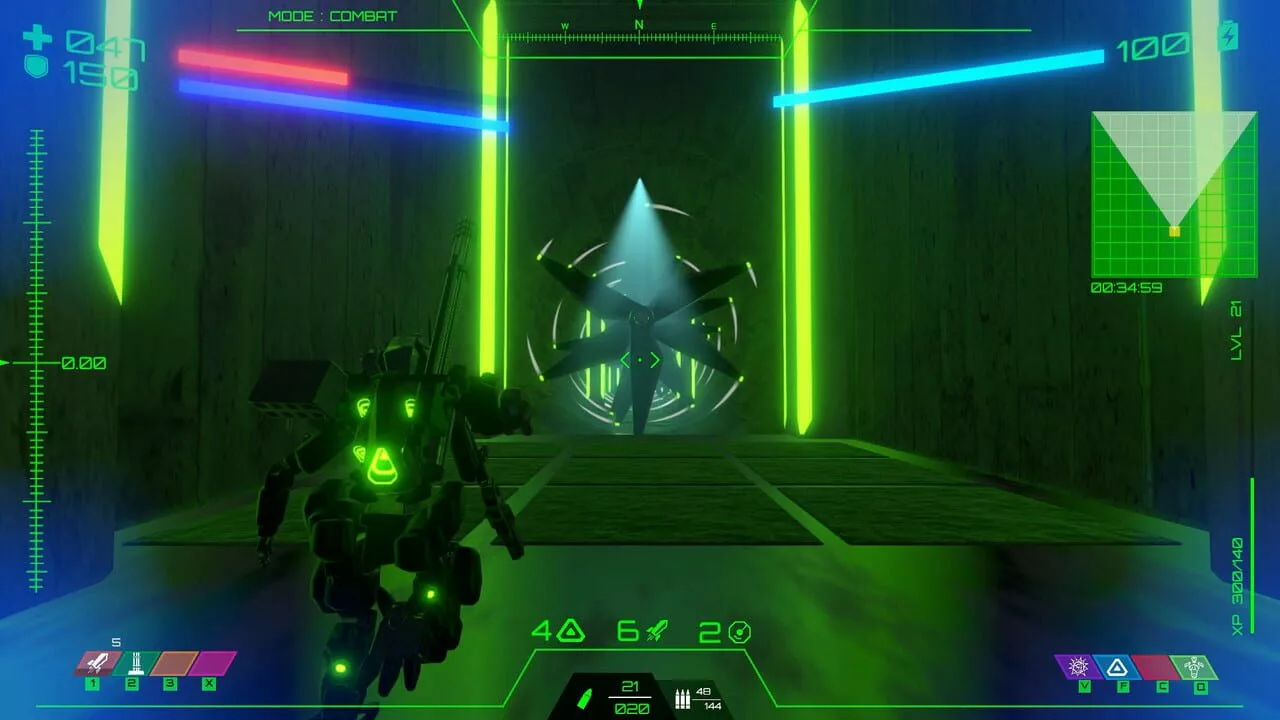Click the mine counter octagon icon

click(731, 631)
